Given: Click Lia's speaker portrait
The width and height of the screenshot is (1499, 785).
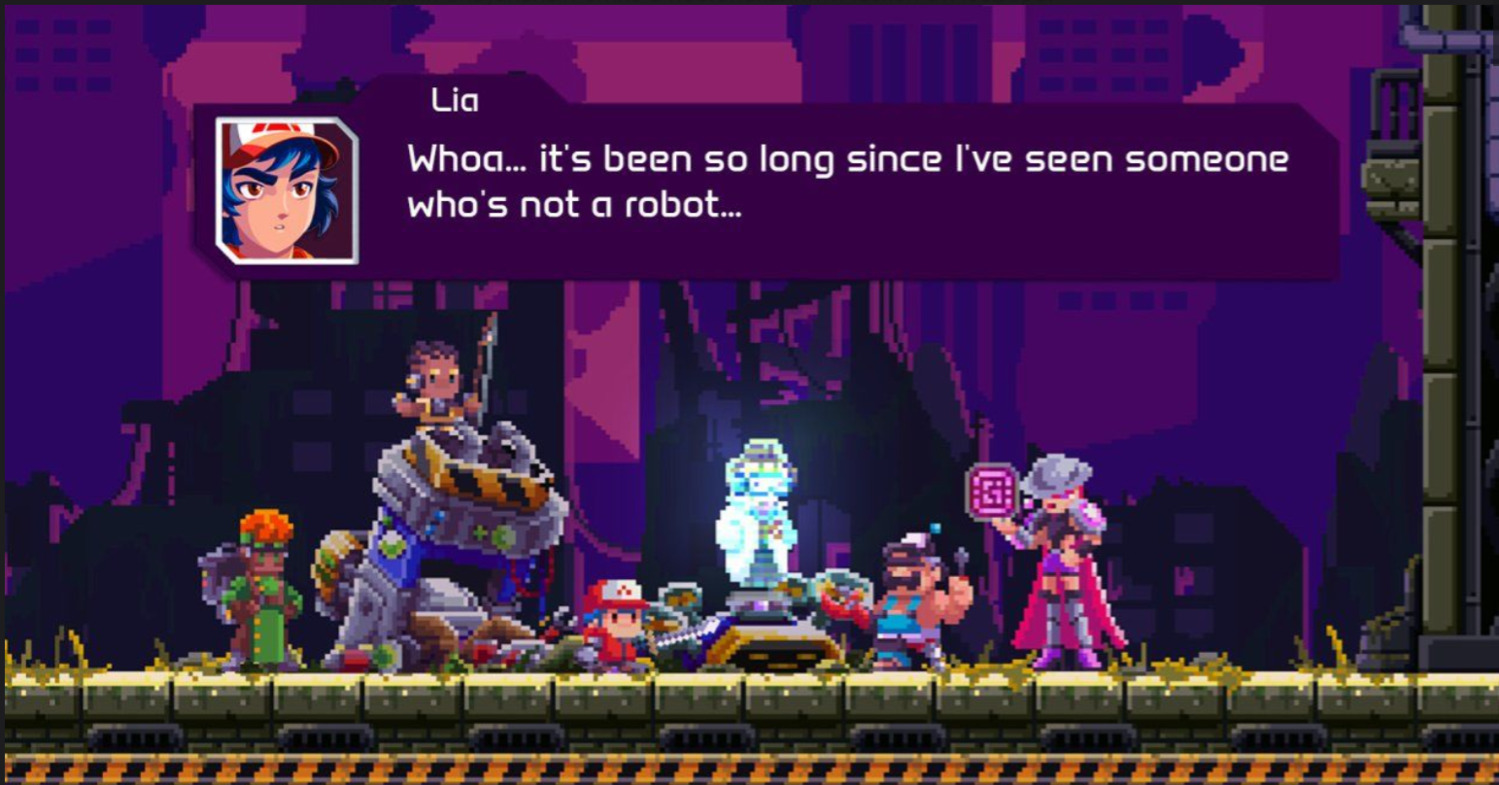Looking at the screenshot, I should pos(287,190).
